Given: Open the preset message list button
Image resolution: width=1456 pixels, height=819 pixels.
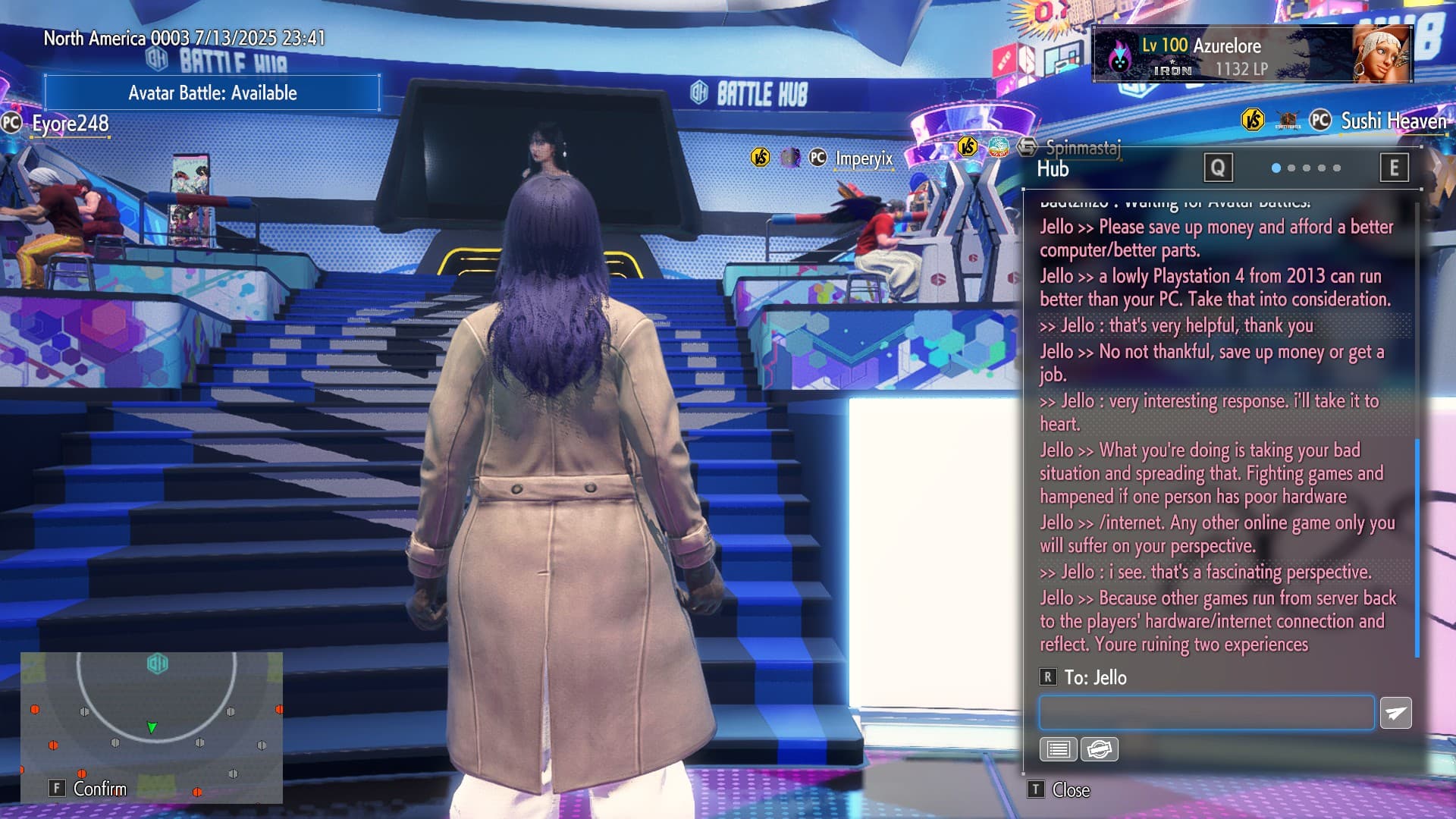Looking at the screenshot, I should (1058, 749).
